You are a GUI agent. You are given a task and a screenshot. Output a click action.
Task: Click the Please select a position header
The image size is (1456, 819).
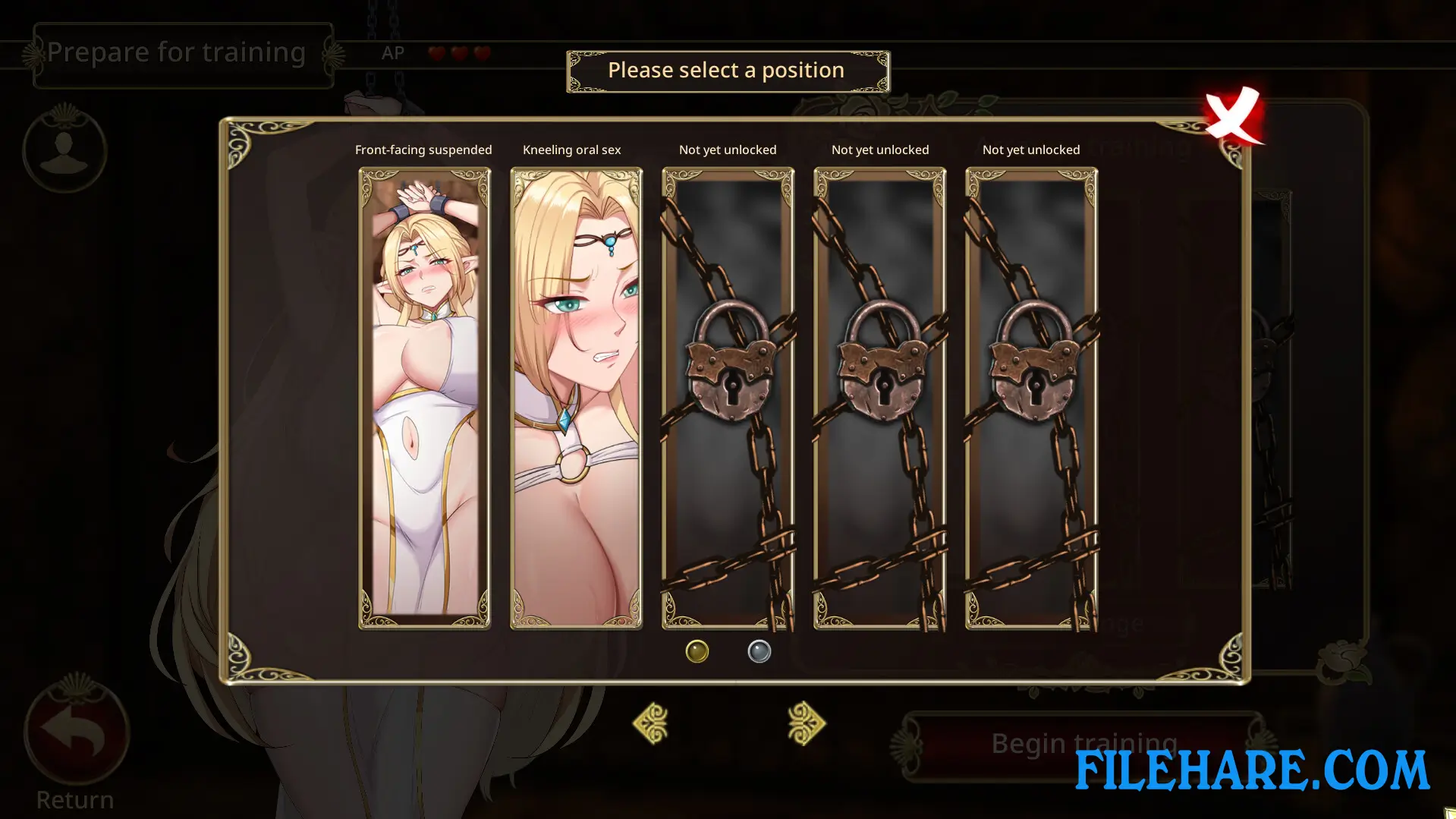[x=726, y=70]
